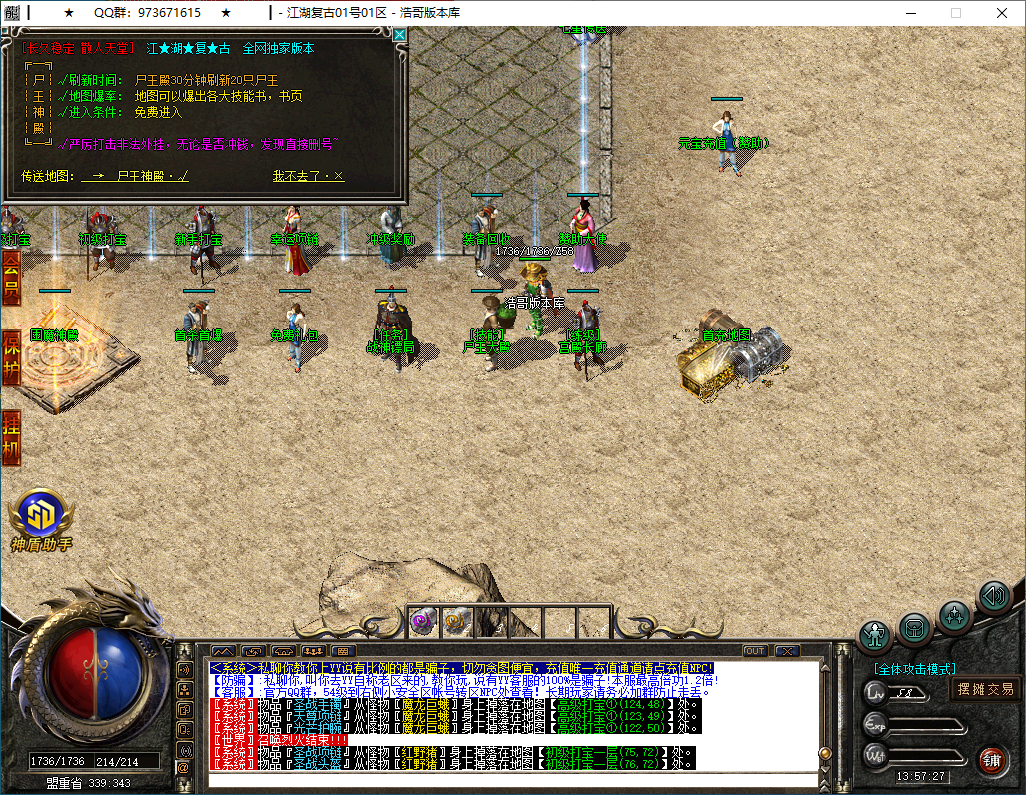The height and width of the screenshot is (795, 1026).
Task: Open the bag round button
Action: [x=915, y=627]
